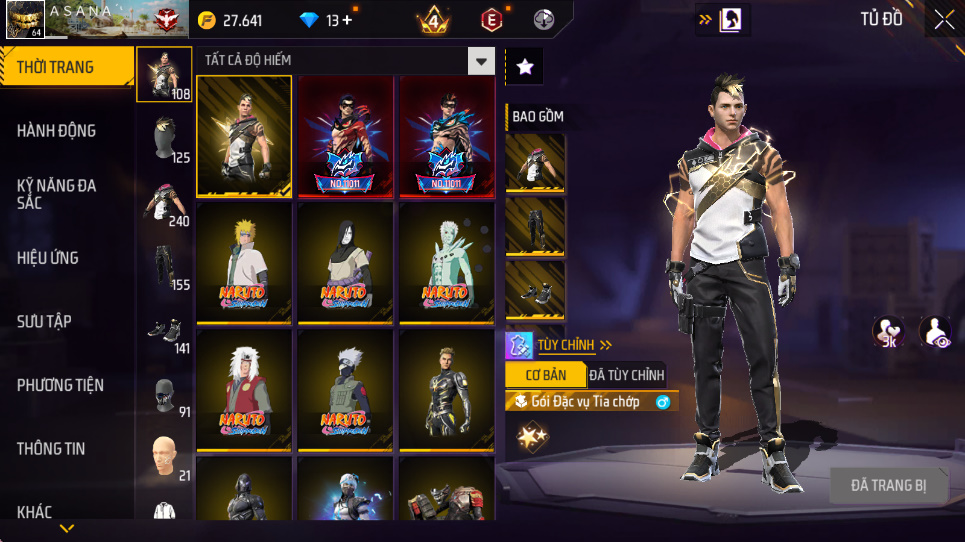Switch to the Đã Tùy Chỉnh tab

(x=626, y=375)
